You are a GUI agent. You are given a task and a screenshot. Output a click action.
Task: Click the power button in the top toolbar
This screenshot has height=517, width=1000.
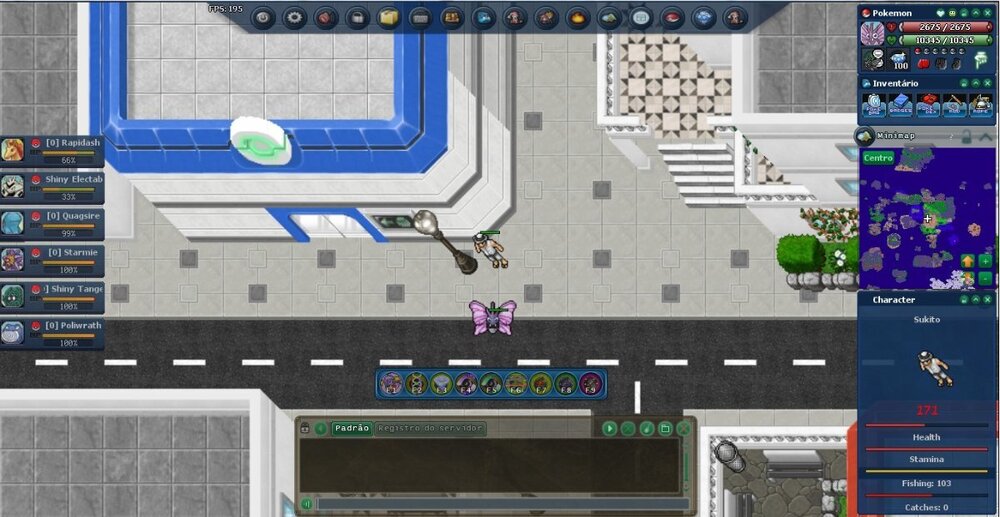[x=263, y=17]
